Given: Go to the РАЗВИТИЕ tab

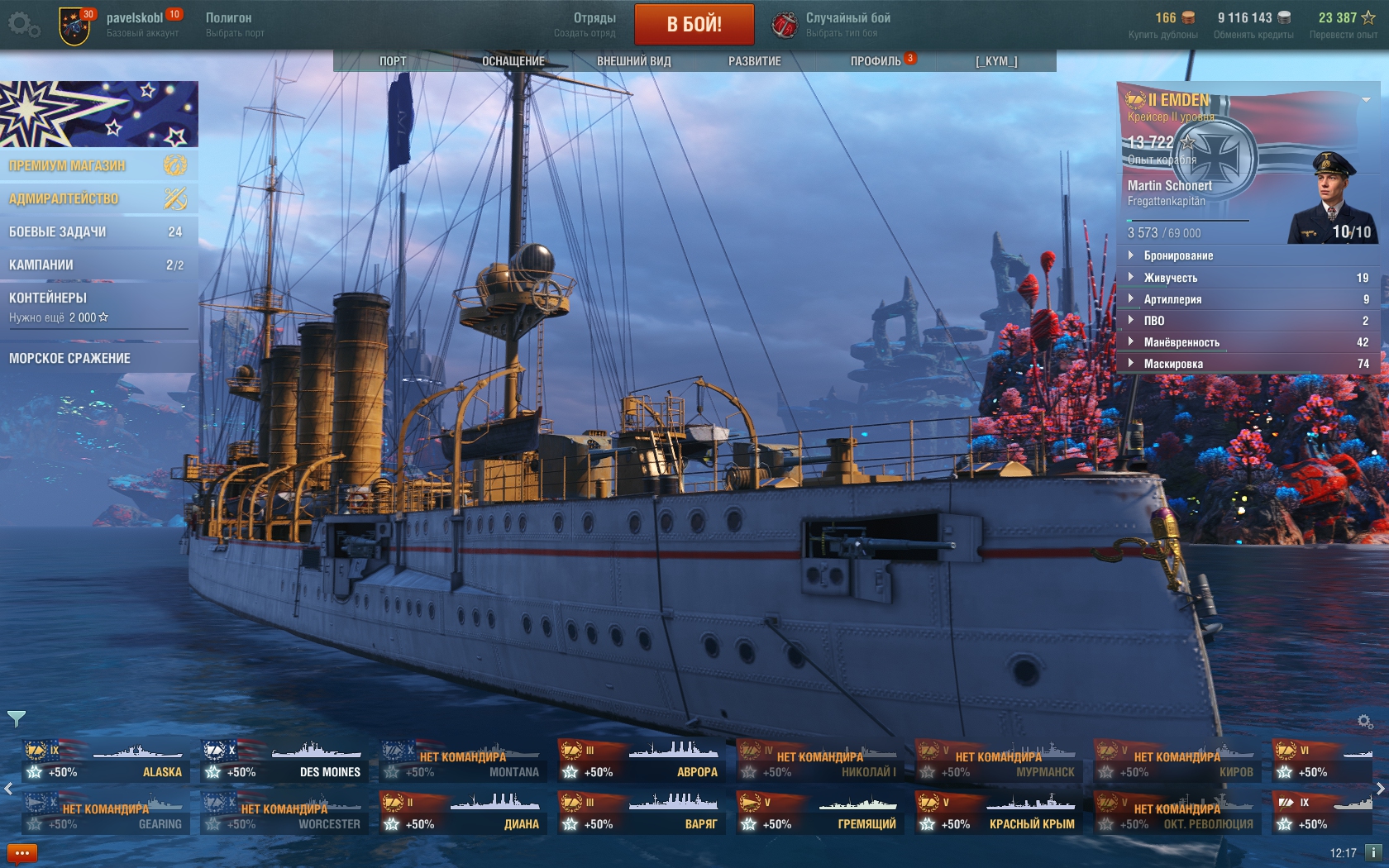Looking at the screenshot, I should [754, 61].
